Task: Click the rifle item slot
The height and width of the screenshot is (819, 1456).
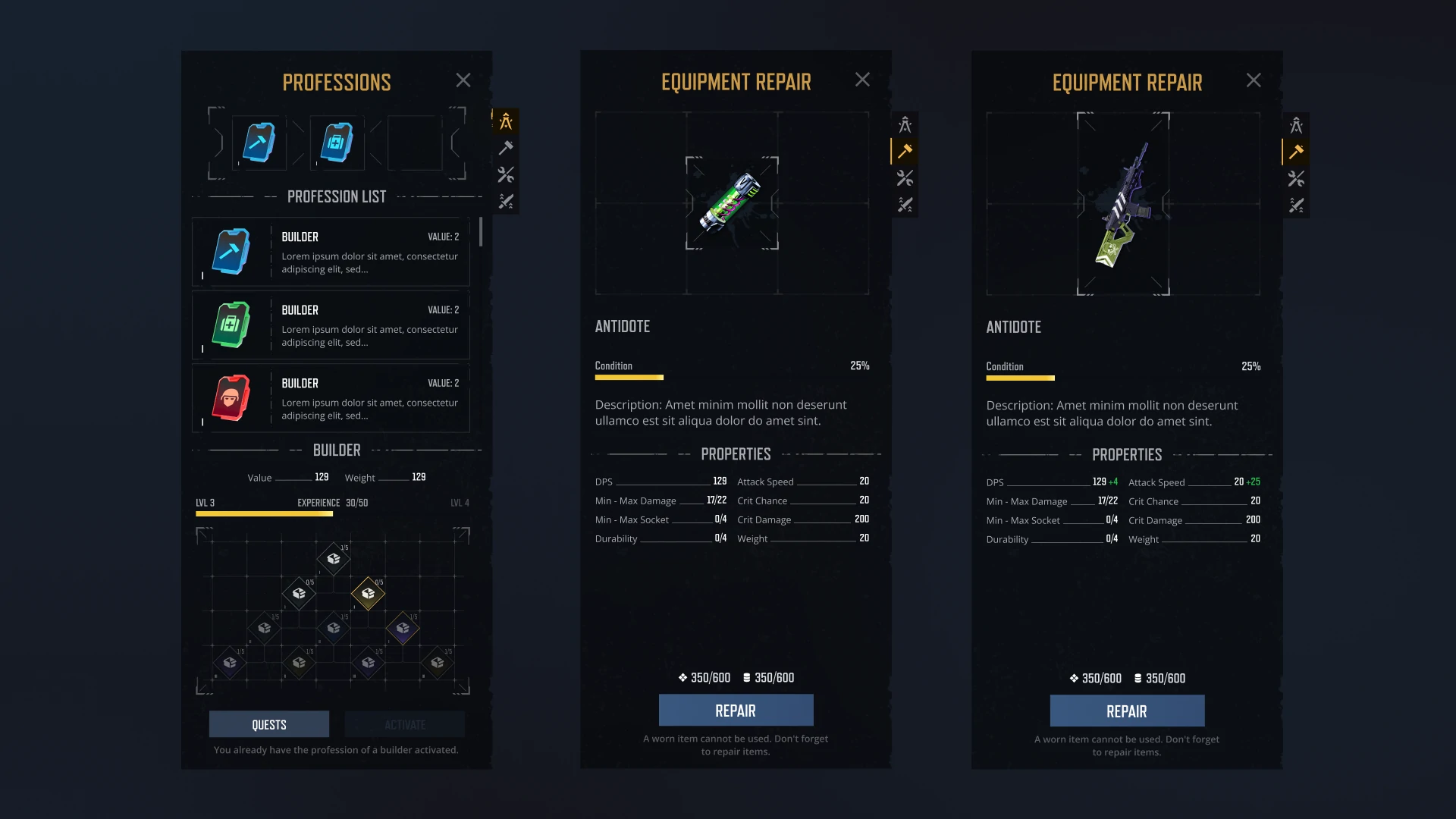Action: [x=1123, y=203]
